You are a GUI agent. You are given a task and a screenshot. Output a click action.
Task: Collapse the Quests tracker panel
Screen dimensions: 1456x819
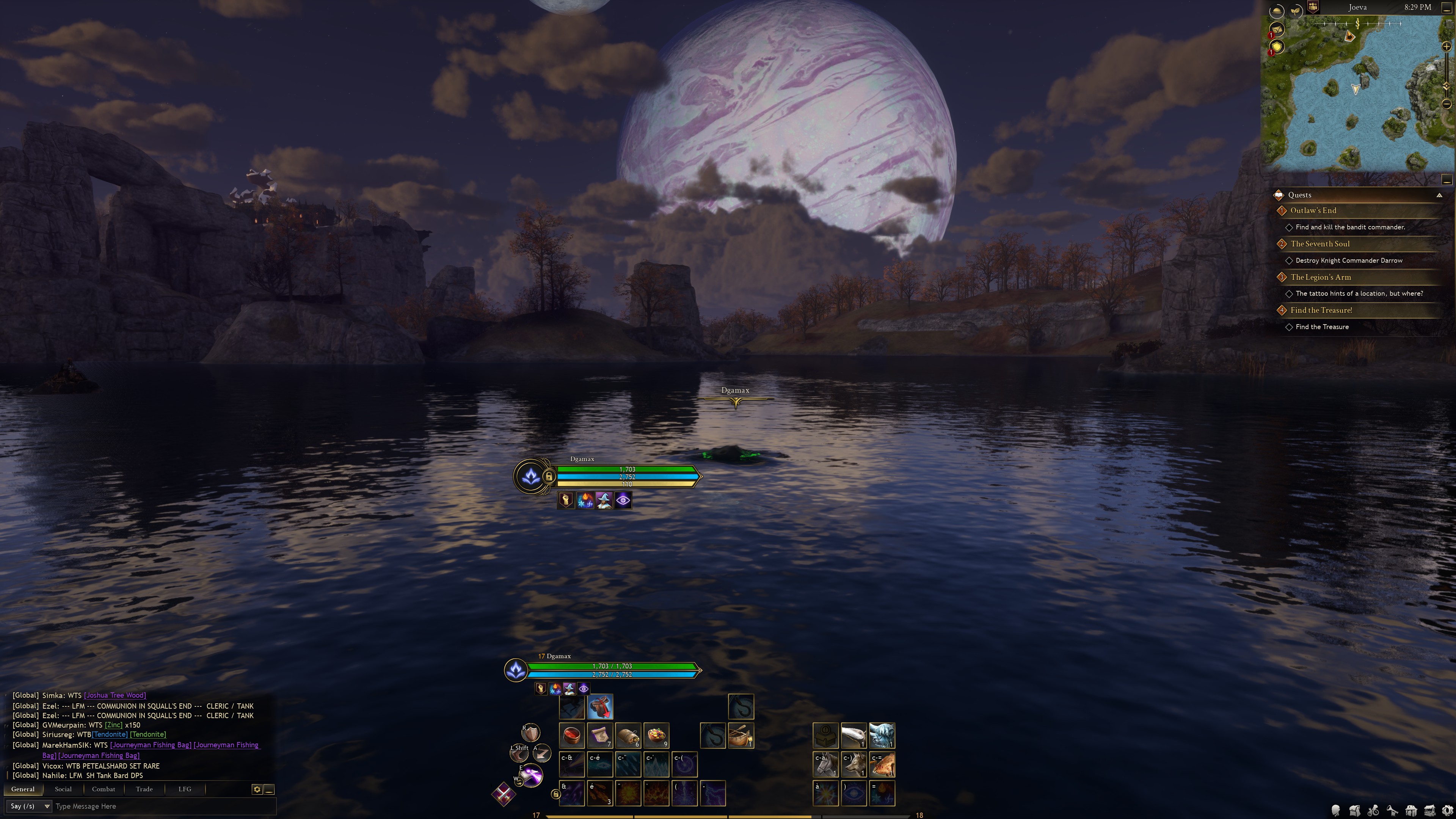click(1439, 195)
